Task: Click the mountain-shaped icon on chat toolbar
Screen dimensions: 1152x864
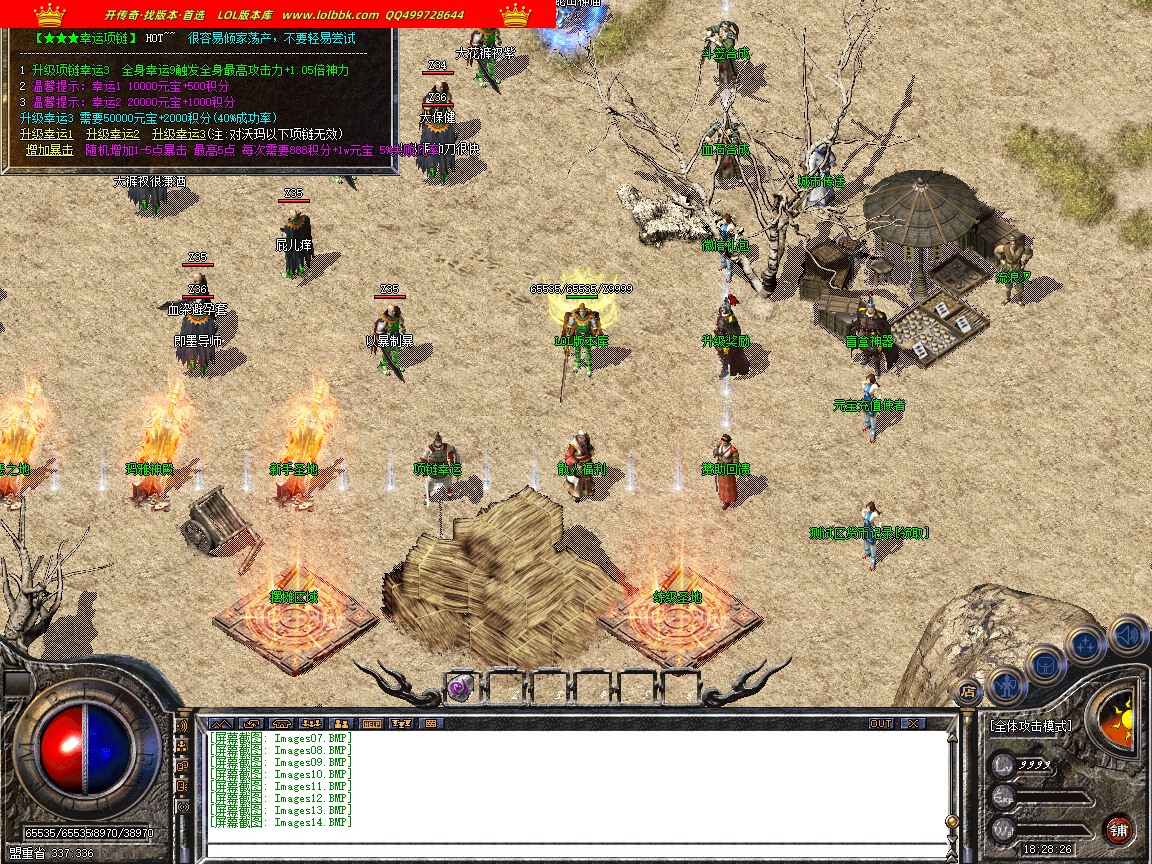Action: (x=220, y=723)
